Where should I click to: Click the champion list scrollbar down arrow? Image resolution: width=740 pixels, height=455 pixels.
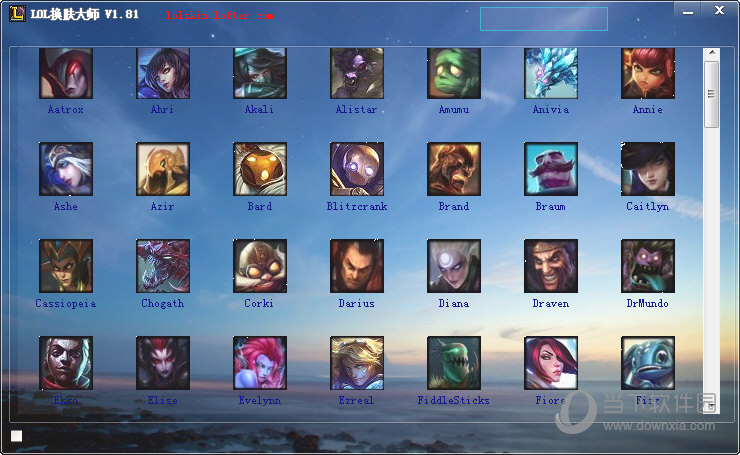coord(711,406)
